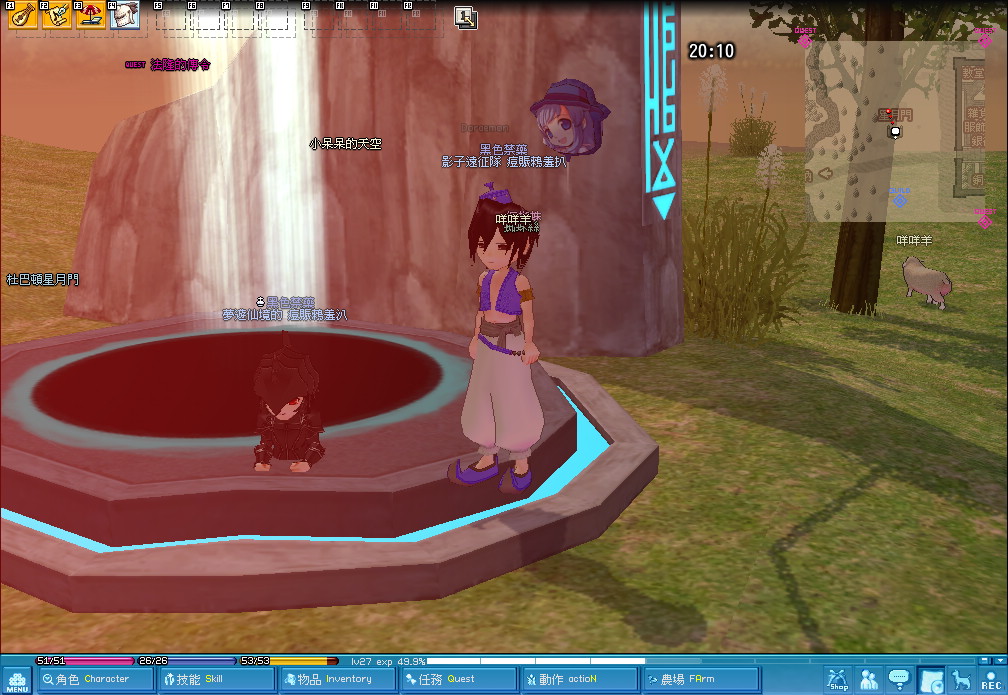Toggle the chat speech bubble icon
1008x695 pixels.
tap(899, 680)
